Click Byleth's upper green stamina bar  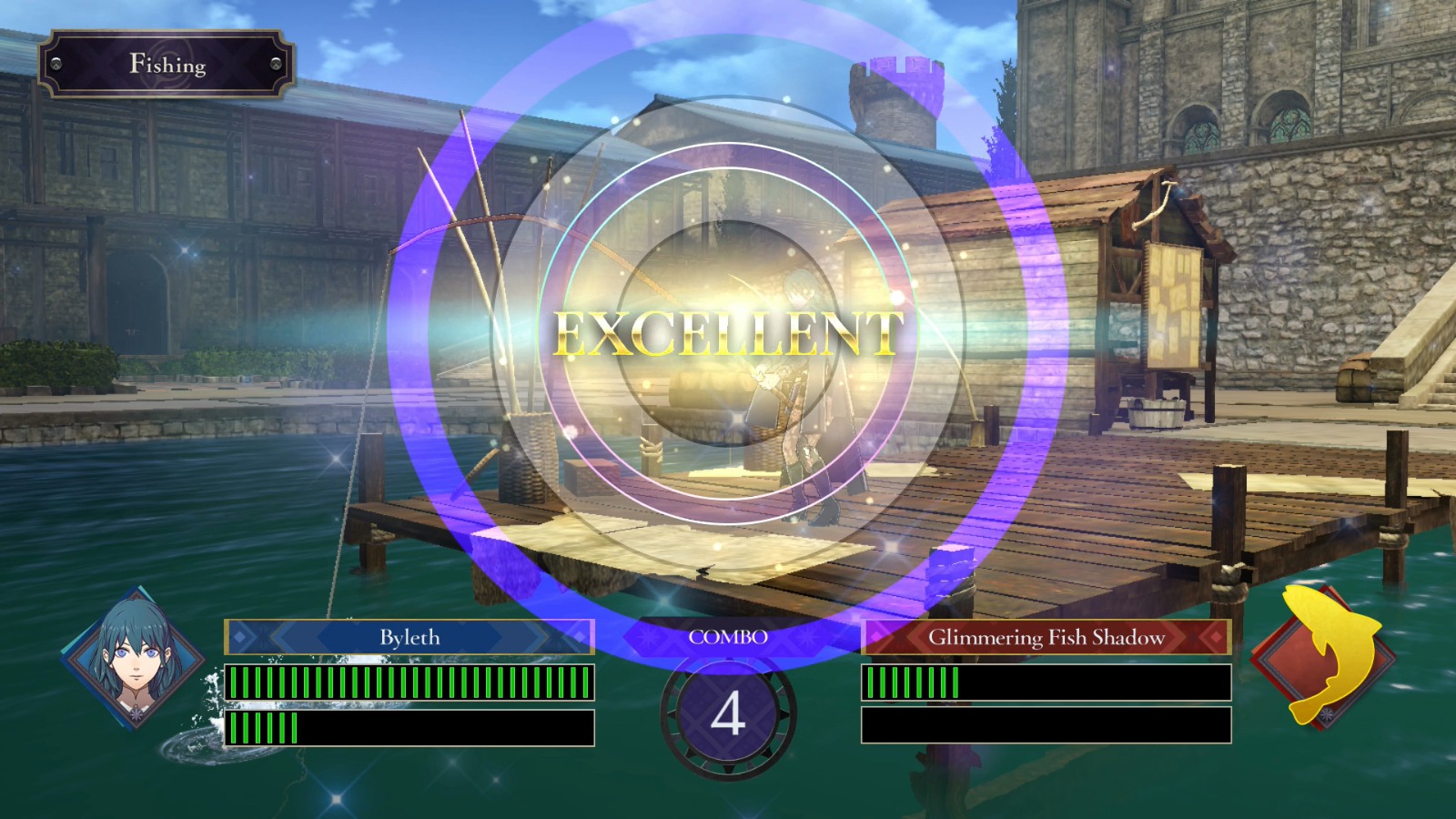coord(409,680)
